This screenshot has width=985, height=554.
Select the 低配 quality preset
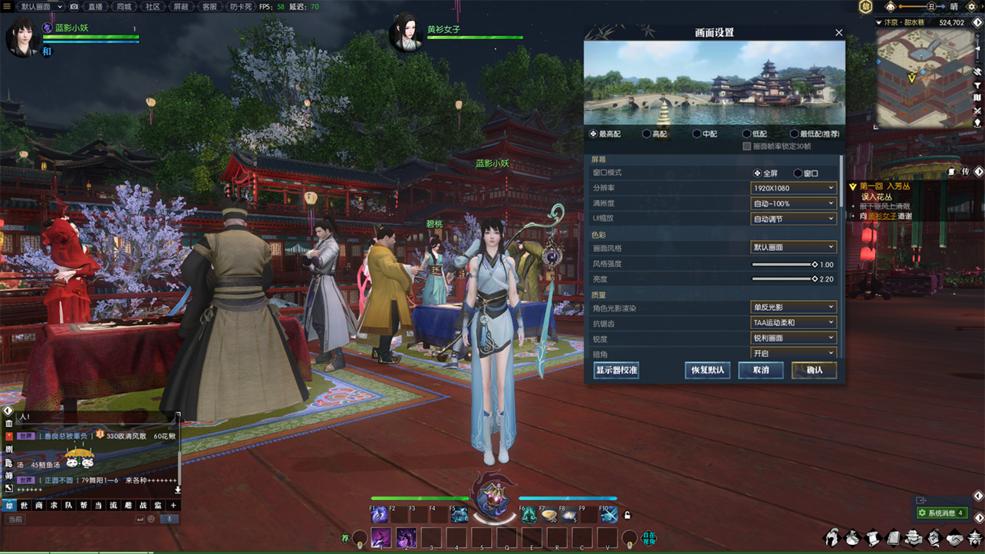click(x=746, y=133)
